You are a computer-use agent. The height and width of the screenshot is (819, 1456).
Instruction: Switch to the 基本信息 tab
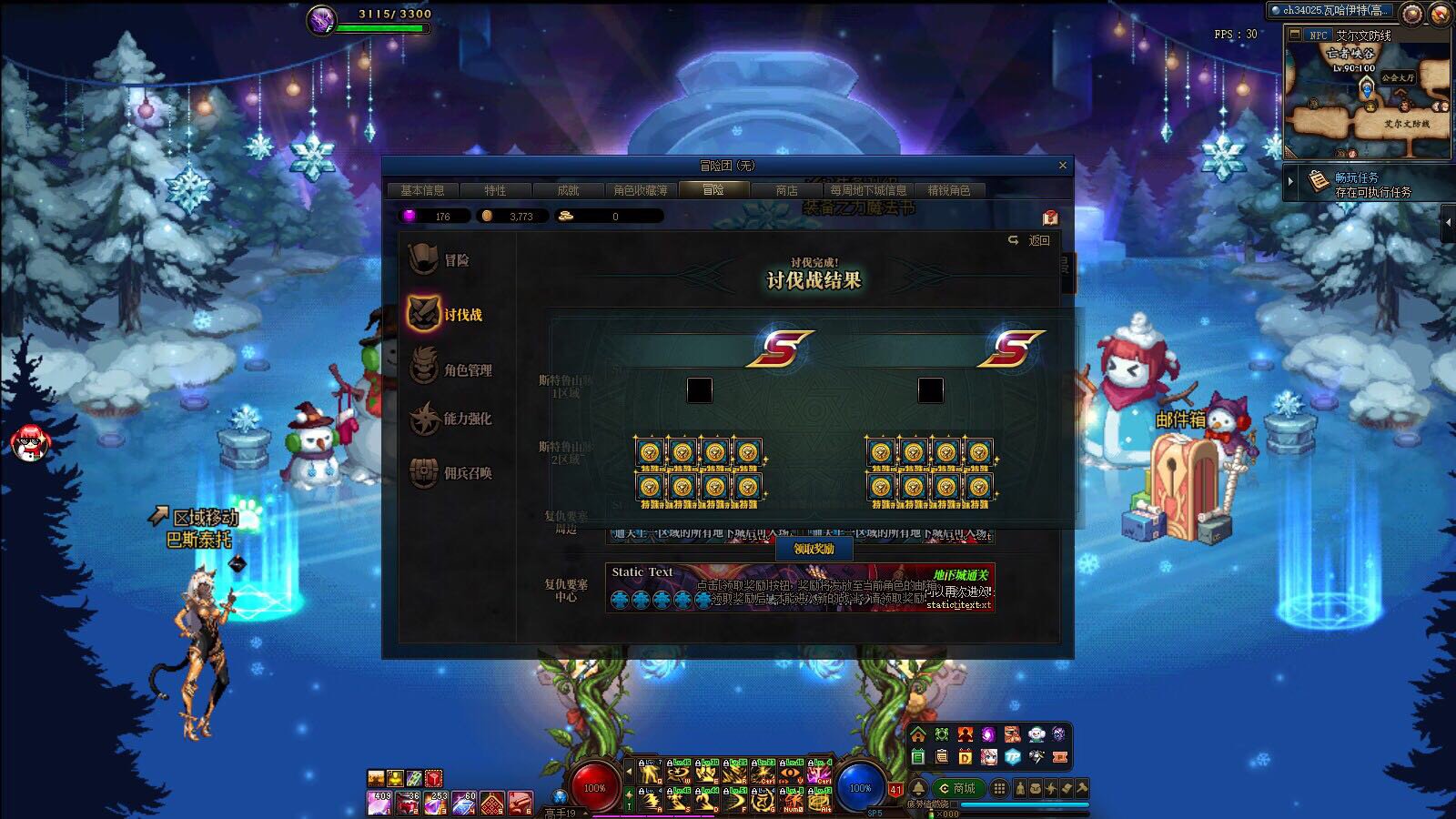pyautogui.click(x=422, y=190)
